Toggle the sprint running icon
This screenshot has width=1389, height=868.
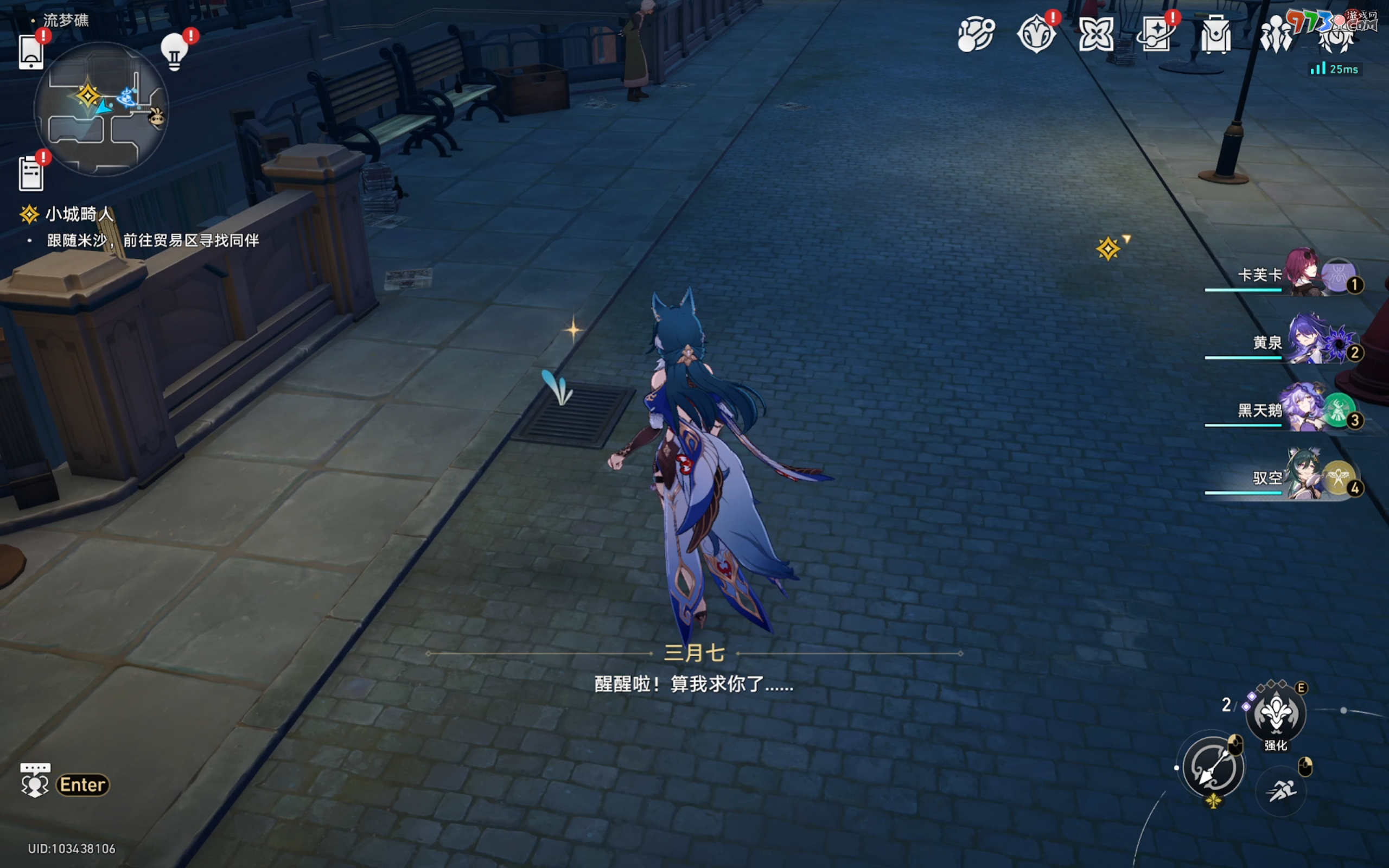coord(1281,790)
